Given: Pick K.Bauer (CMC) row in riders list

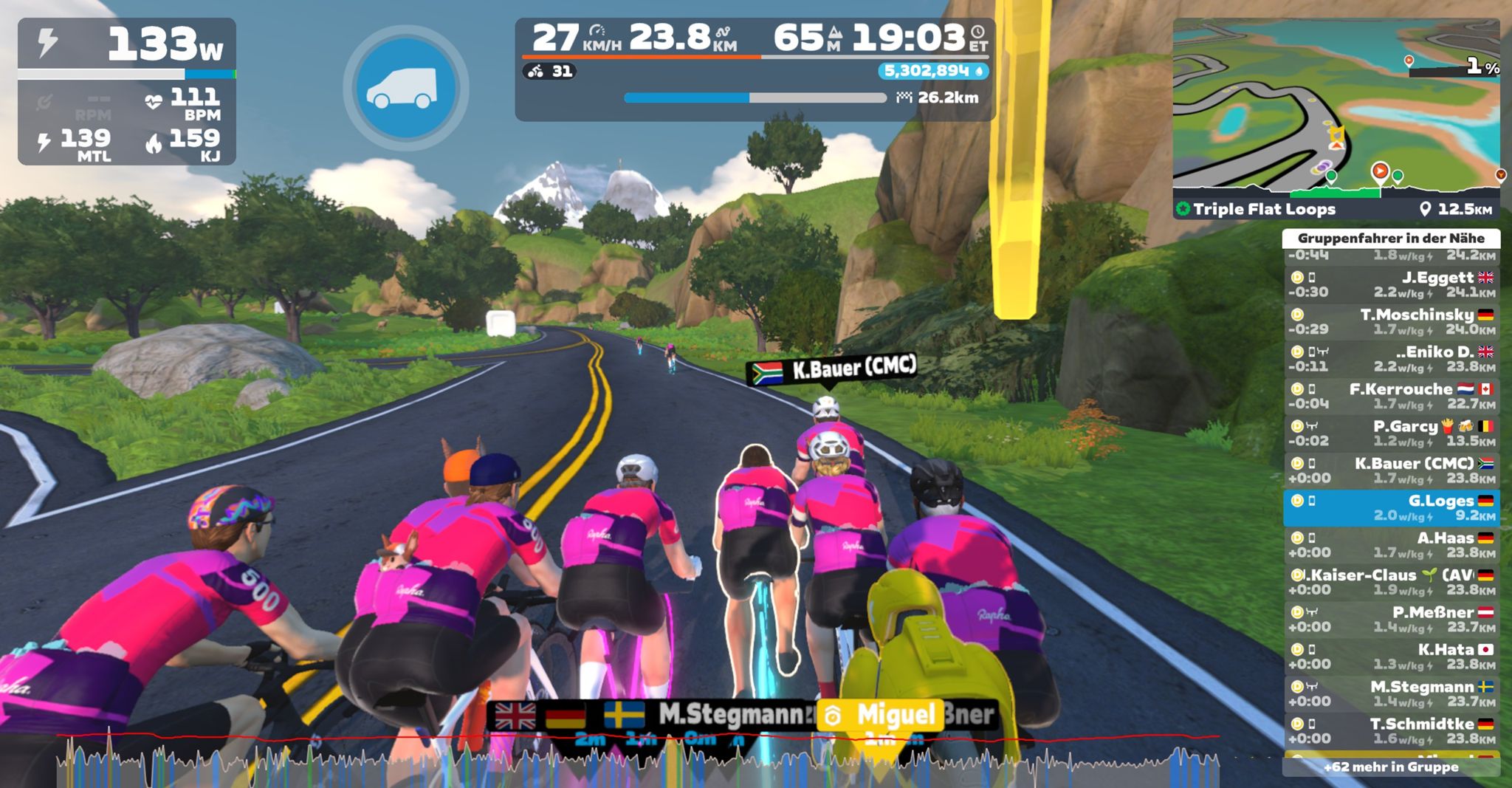Looking at the screenshot, I should pos(1392,470).
